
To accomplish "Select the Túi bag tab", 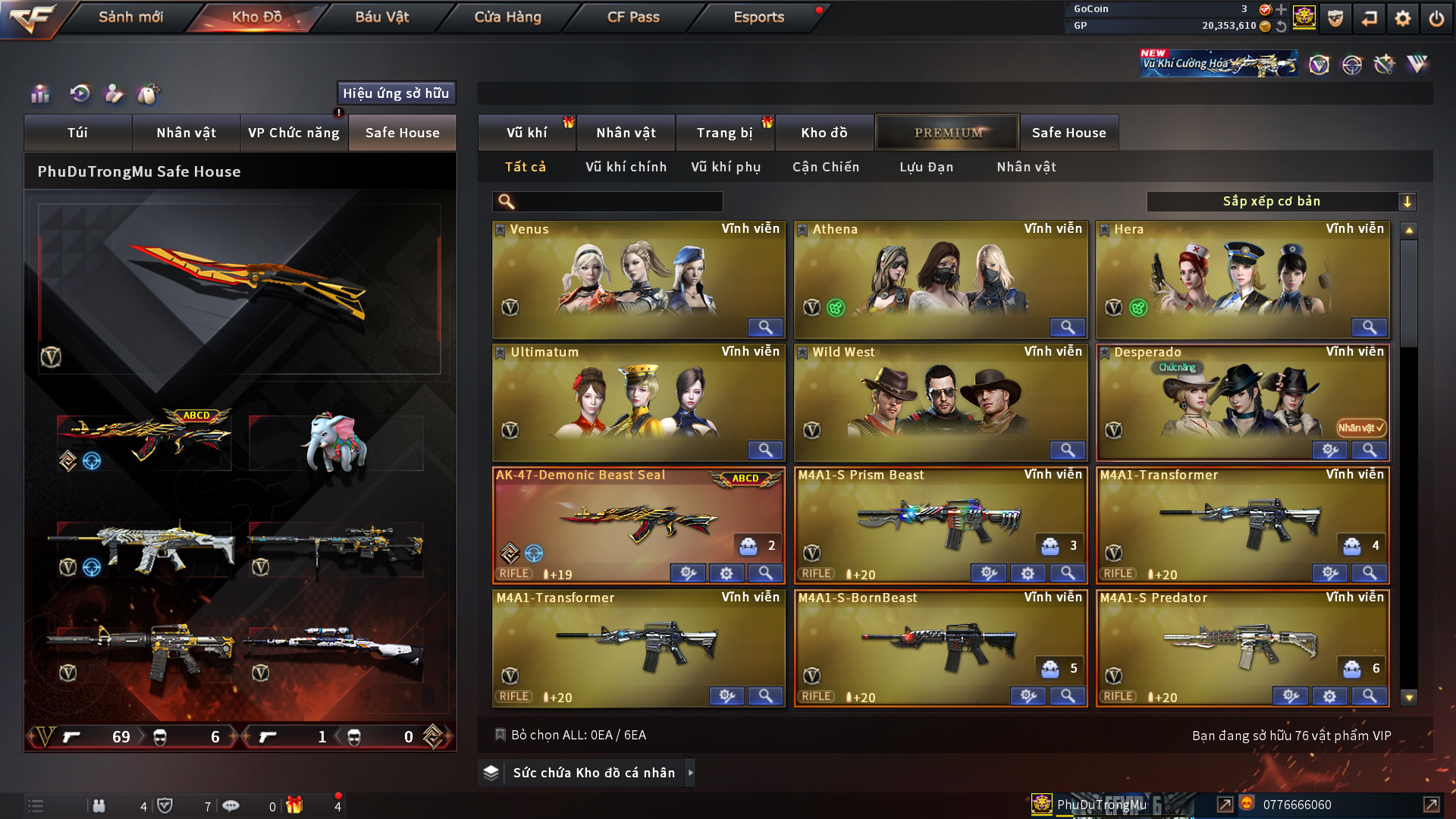I will coord(77,133).
